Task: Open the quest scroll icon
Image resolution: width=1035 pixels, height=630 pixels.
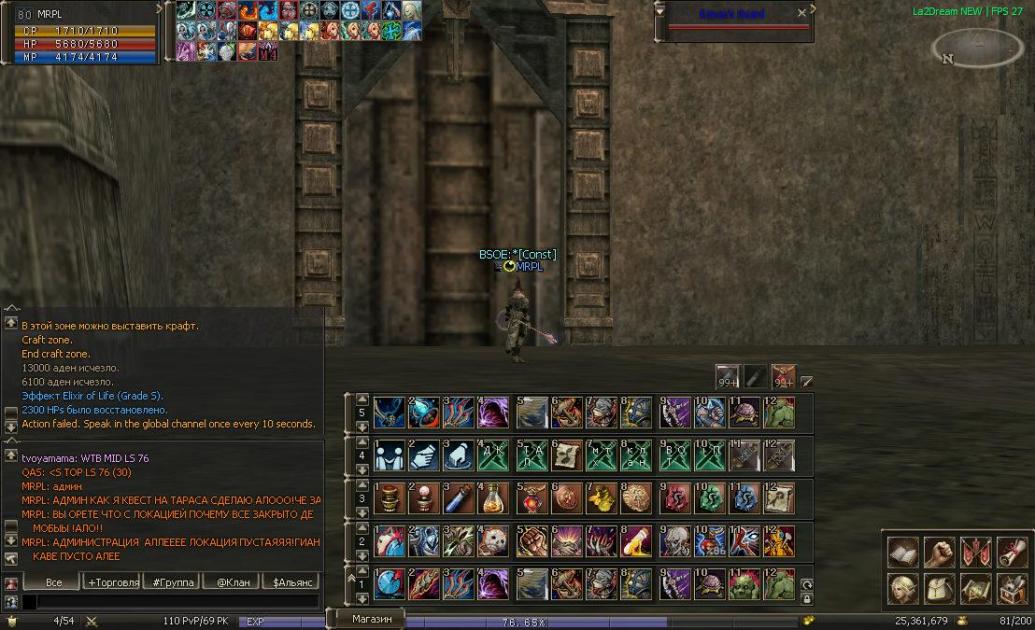Action: tap(1011, 552)
